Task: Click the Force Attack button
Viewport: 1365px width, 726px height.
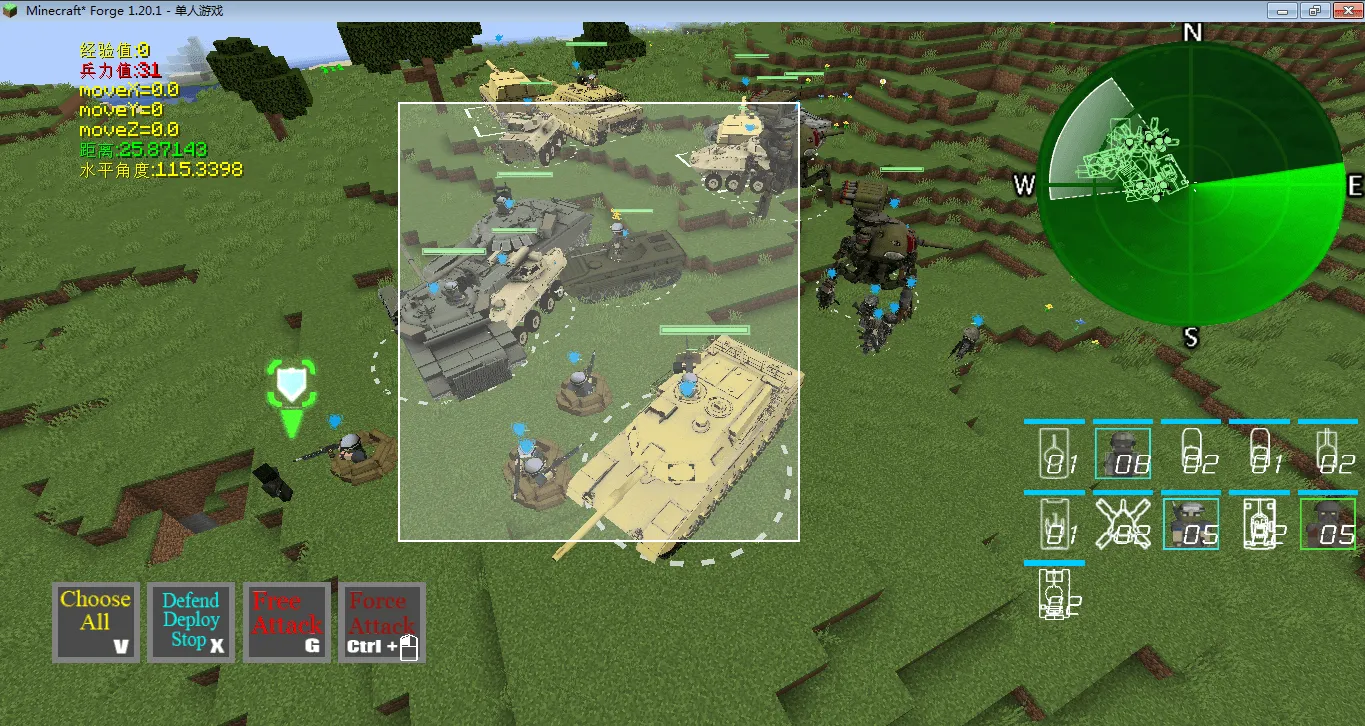Action: click(381, 621)
